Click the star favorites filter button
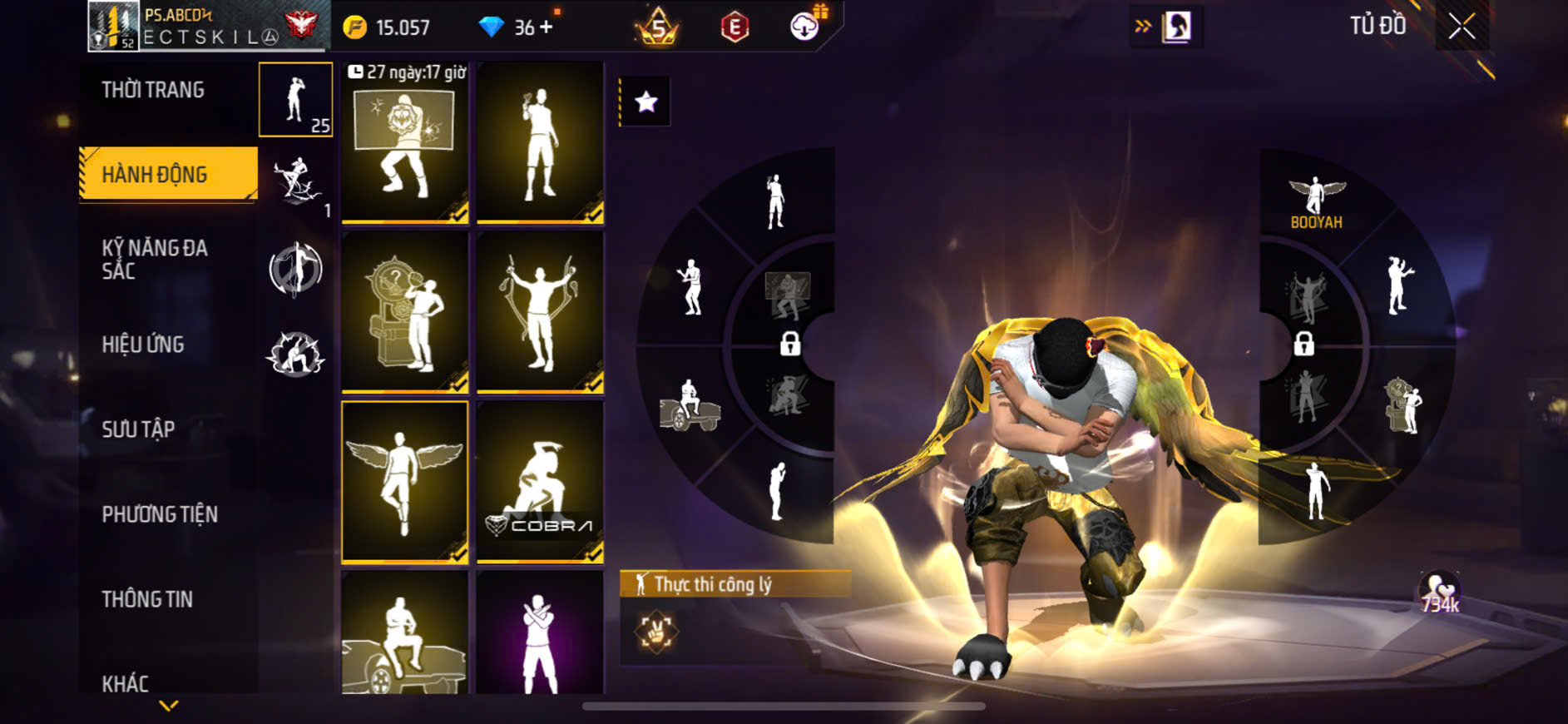 click(646, 102)
